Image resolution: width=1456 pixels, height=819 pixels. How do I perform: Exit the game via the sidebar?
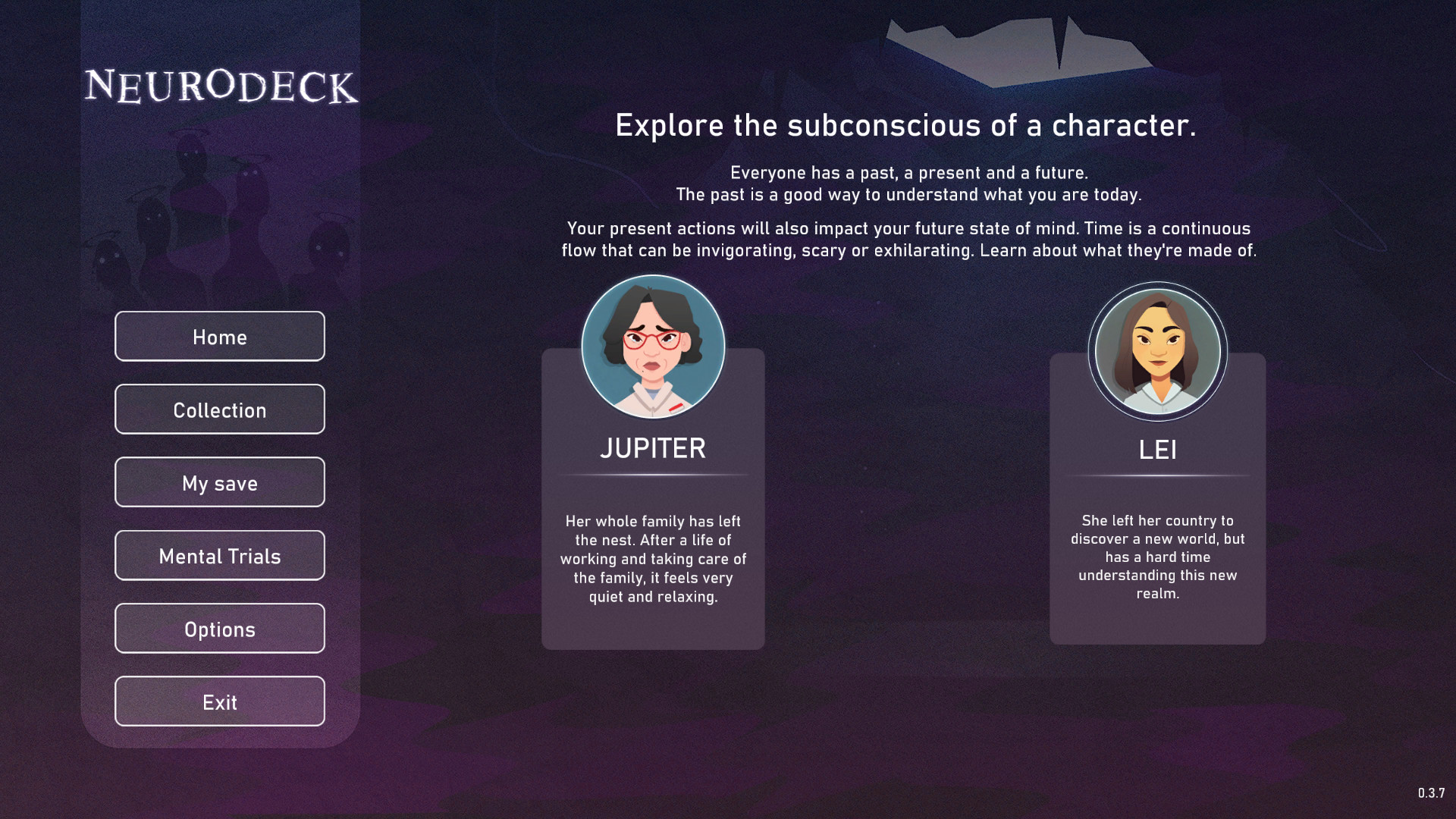coord(219,701)
